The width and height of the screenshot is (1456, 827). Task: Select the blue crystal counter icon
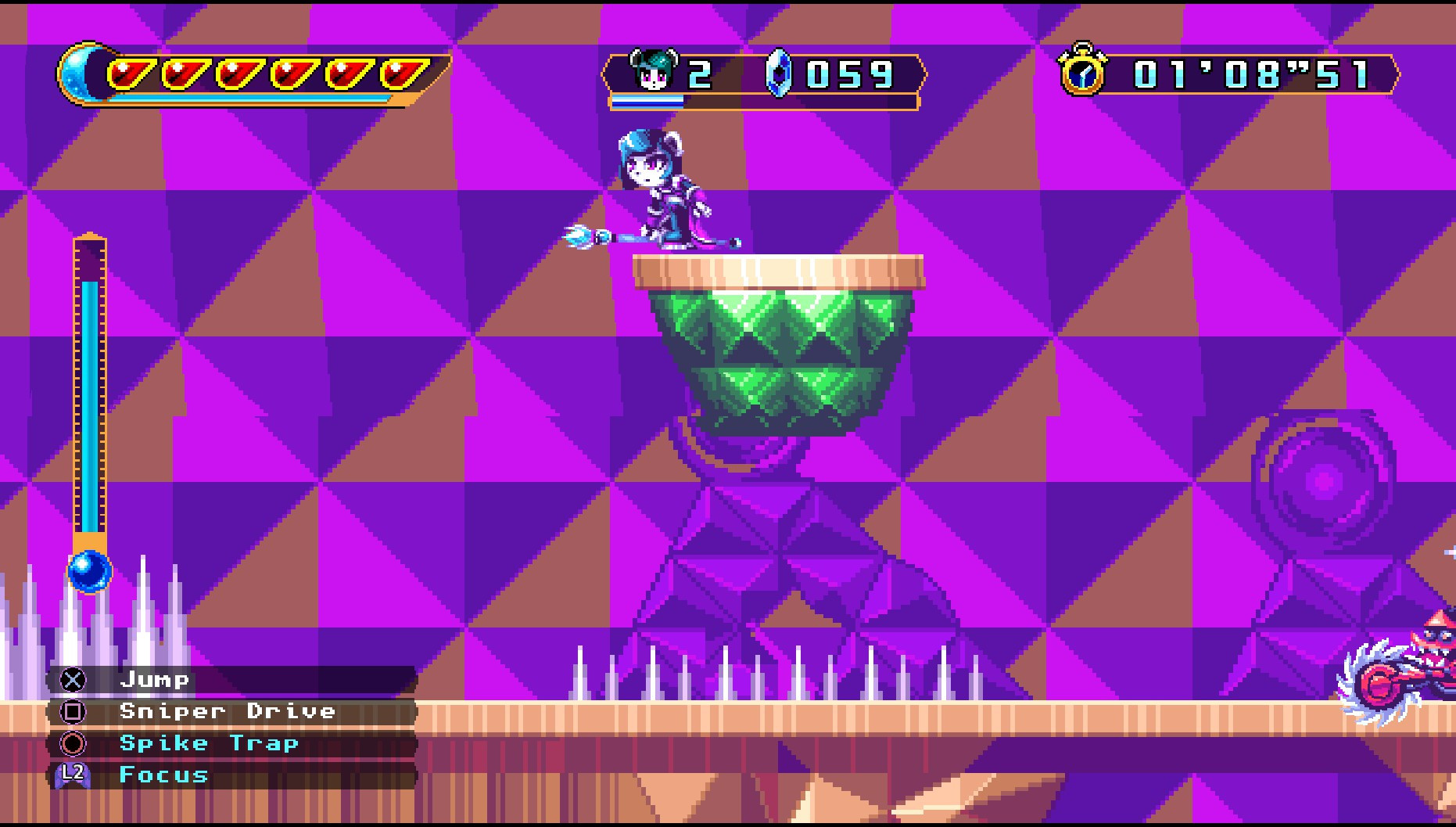click(780, 72)
